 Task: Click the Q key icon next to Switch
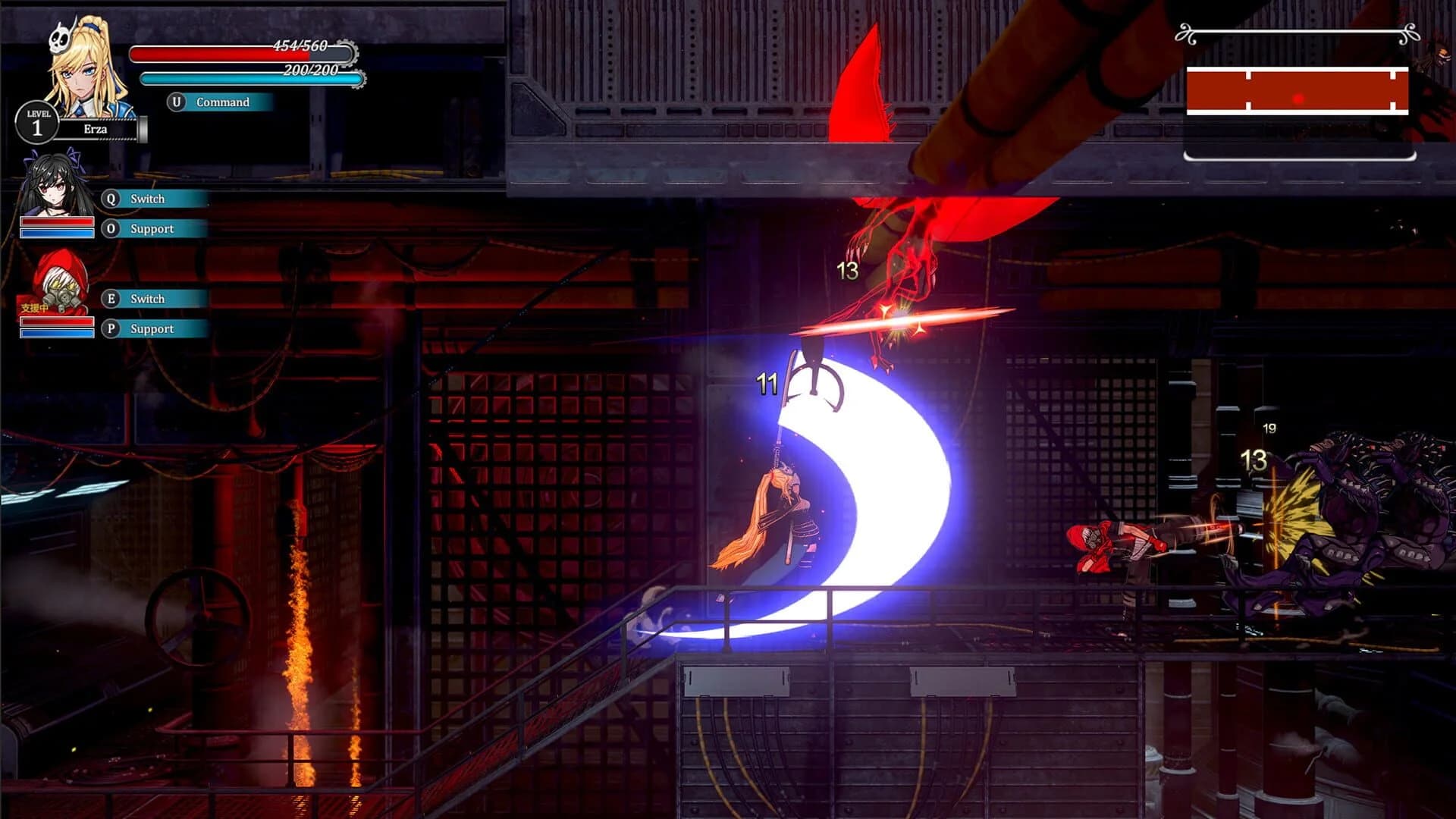111,199
